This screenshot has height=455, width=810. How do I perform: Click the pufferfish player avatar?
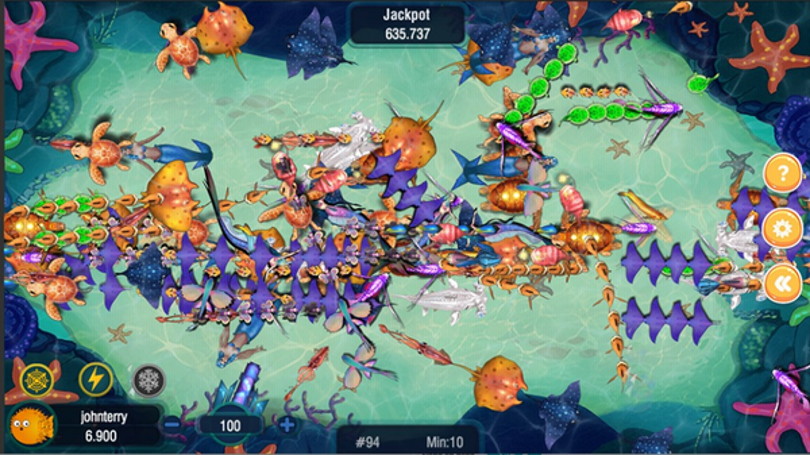point(31,425)
